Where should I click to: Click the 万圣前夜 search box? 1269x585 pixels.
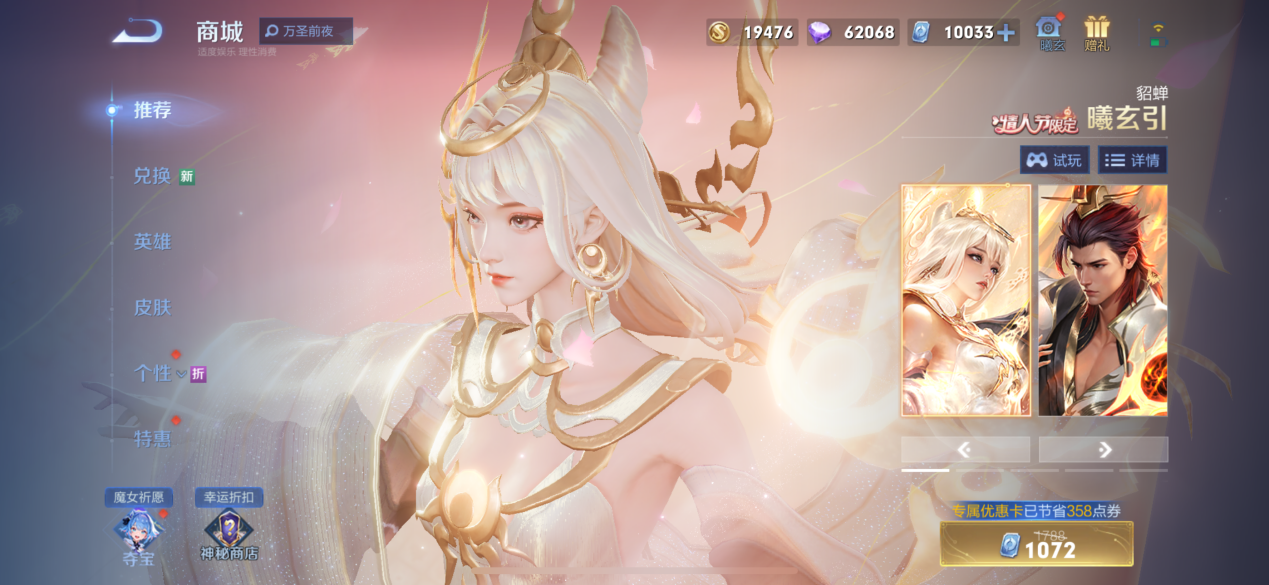(x=306, y=31)
